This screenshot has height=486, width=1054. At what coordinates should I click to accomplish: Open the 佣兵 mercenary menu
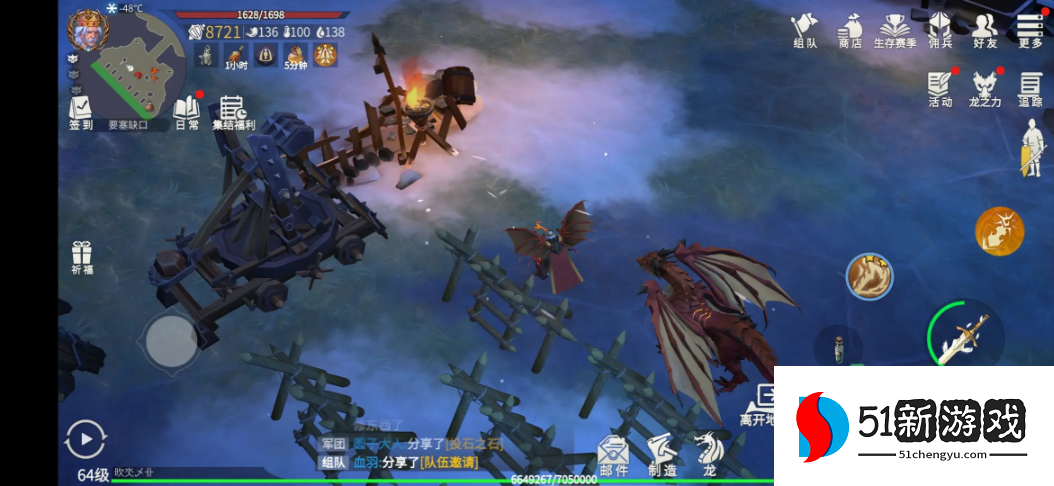(940, 30)
